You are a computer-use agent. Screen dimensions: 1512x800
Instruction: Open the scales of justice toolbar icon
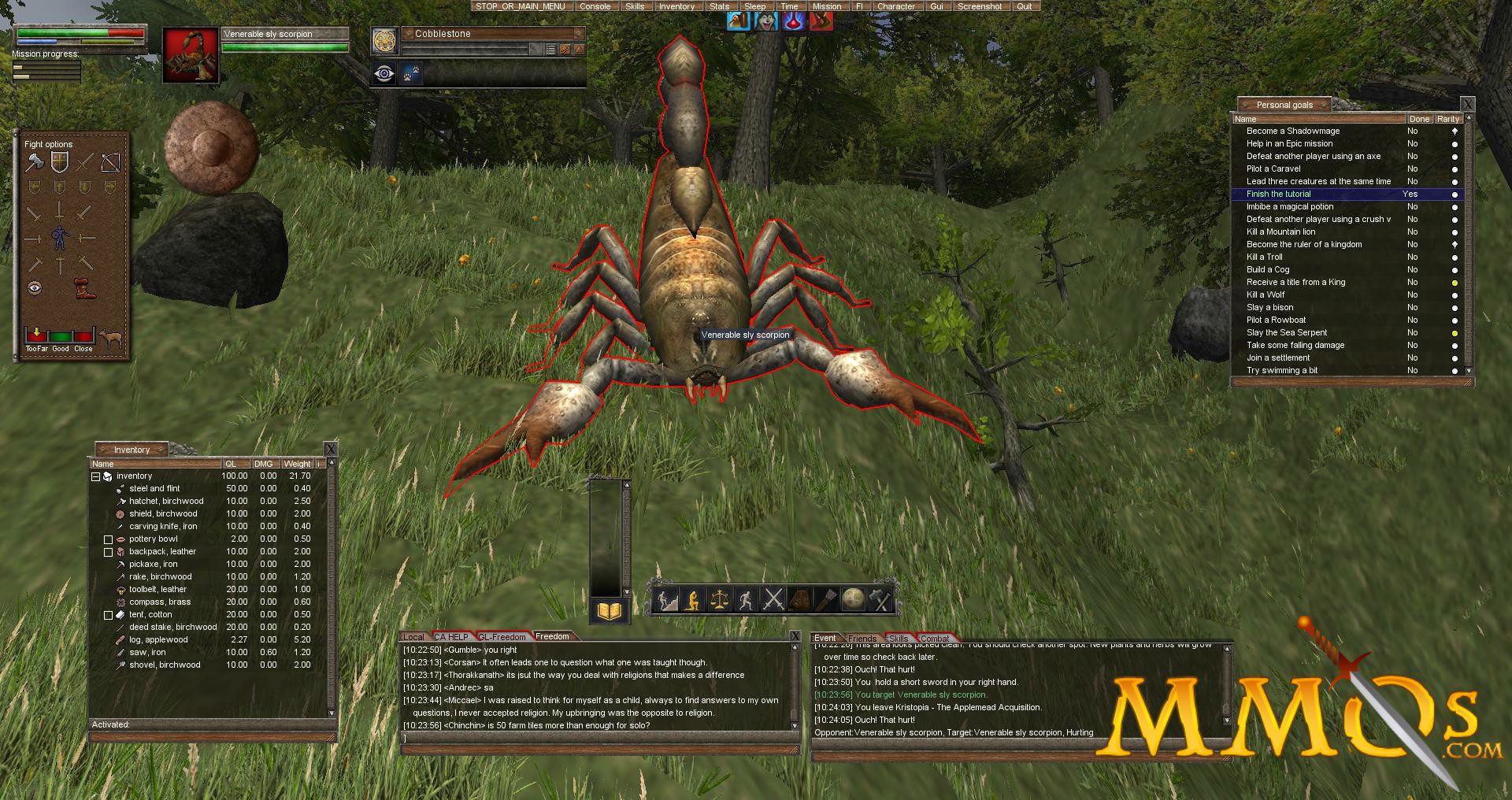[x=720, y=600]
